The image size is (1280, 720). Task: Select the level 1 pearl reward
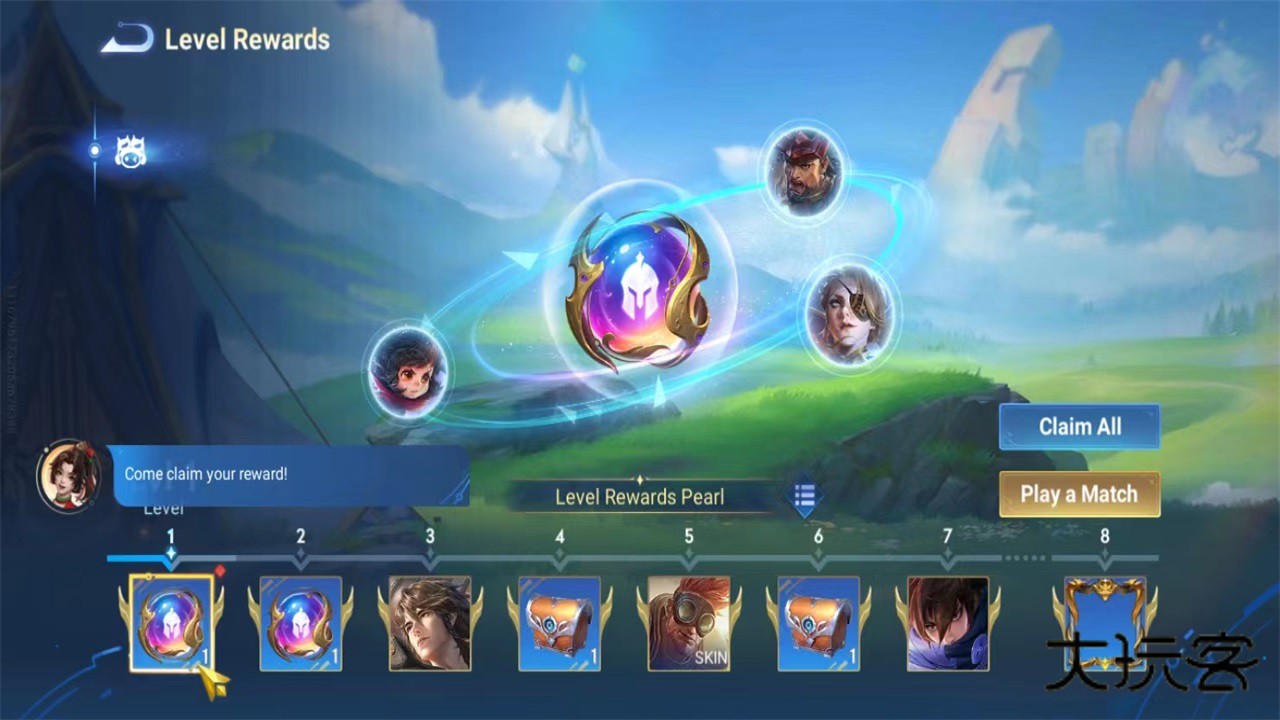pyautogui.click(x=171, y=623)
